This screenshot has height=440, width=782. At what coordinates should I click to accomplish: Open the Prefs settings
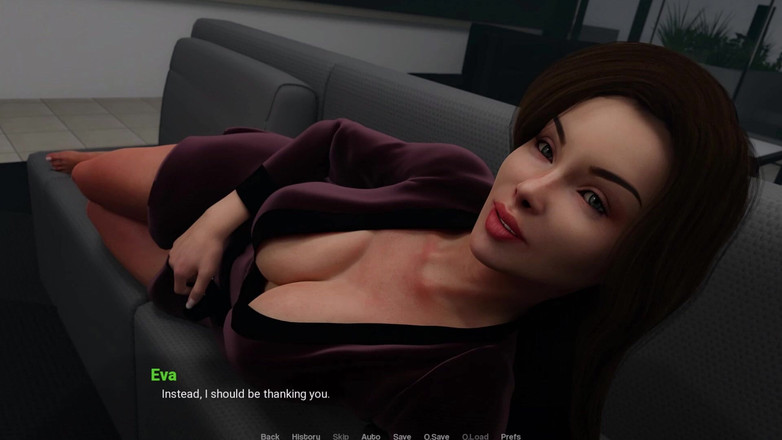510,436
